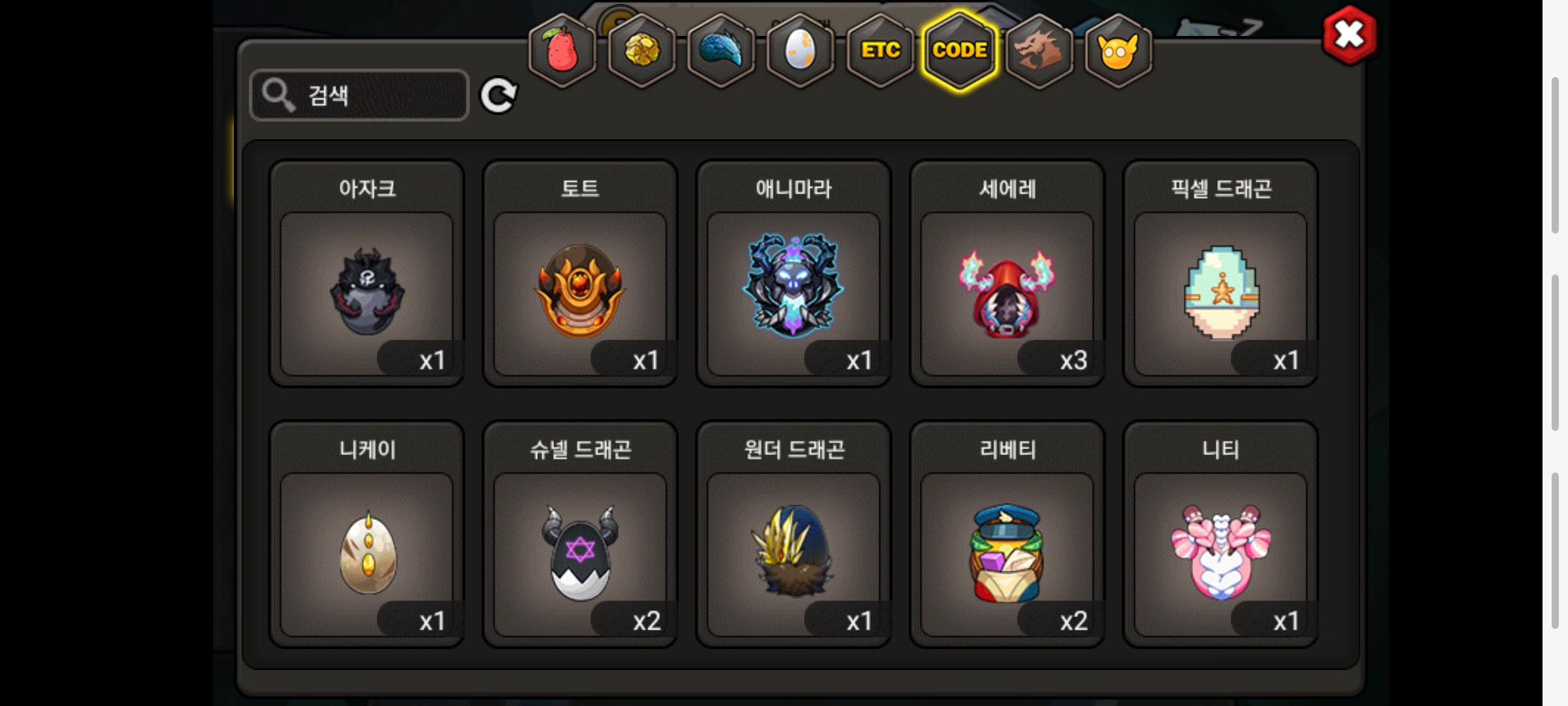
Task: Select the 니케이 egg slot
Action: click(x=367, y=553)
